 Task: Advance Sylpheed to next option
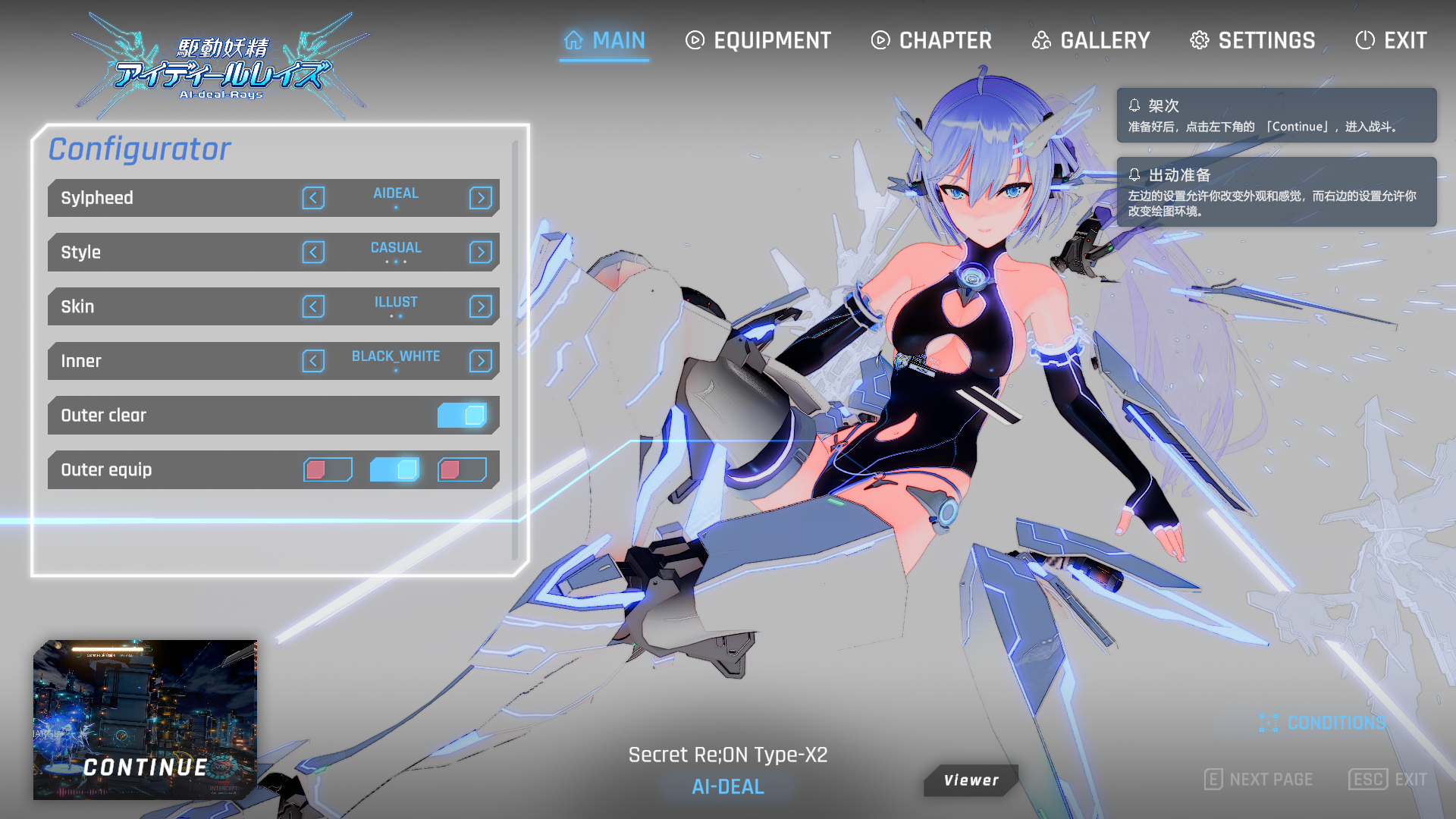pos(480,198)
